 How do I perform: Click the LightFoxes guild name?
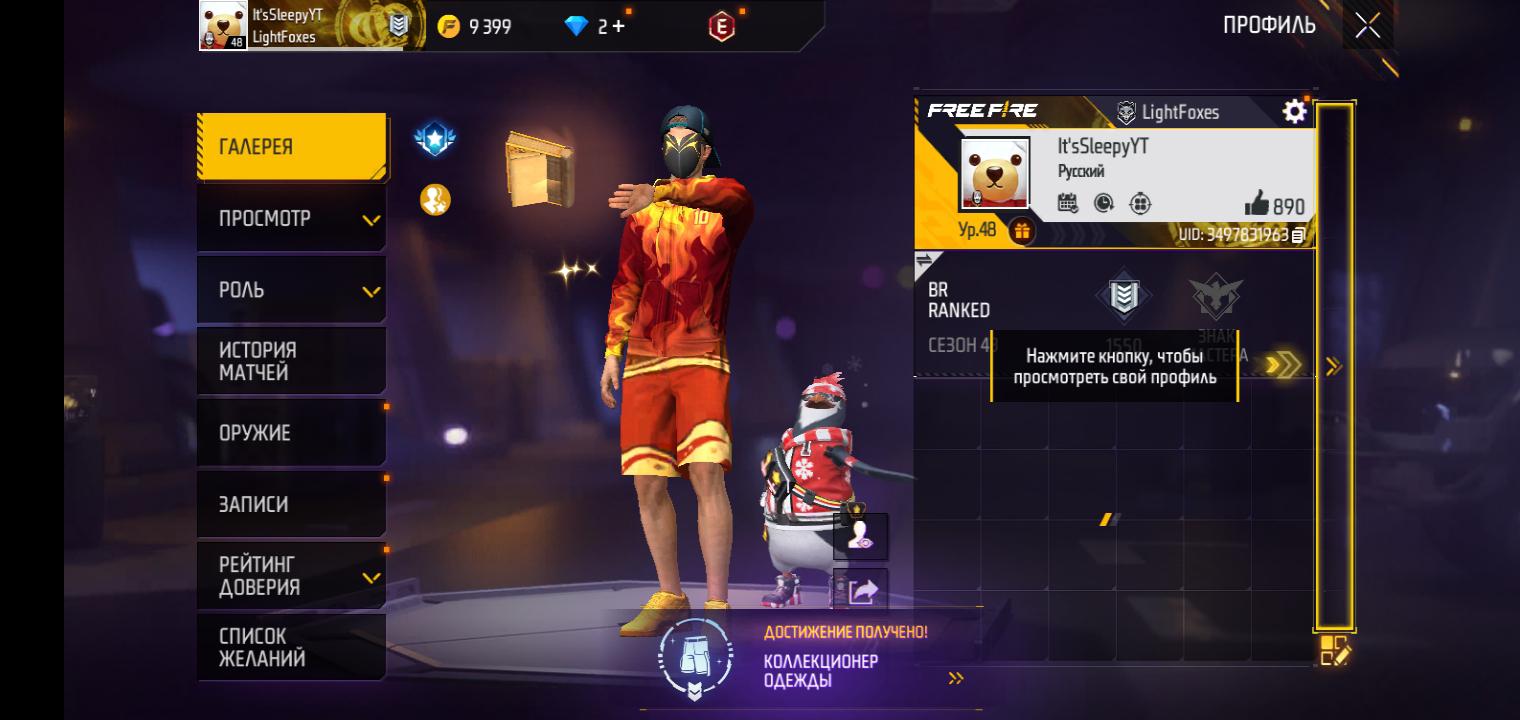pyautogui.click(x=1179, y=112)
